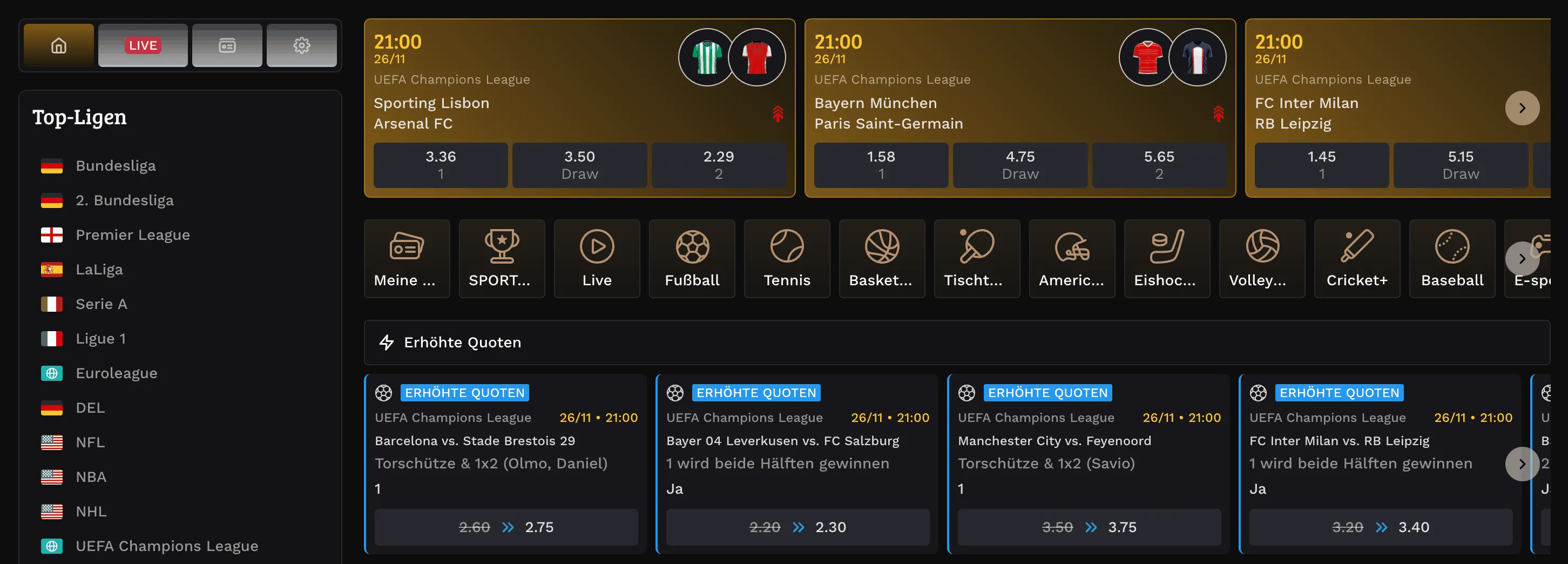The image size is (1568, 564).
Task: Open the bet slip icon in top navigation
Action: pyautogui.click(x=227, y=45)
